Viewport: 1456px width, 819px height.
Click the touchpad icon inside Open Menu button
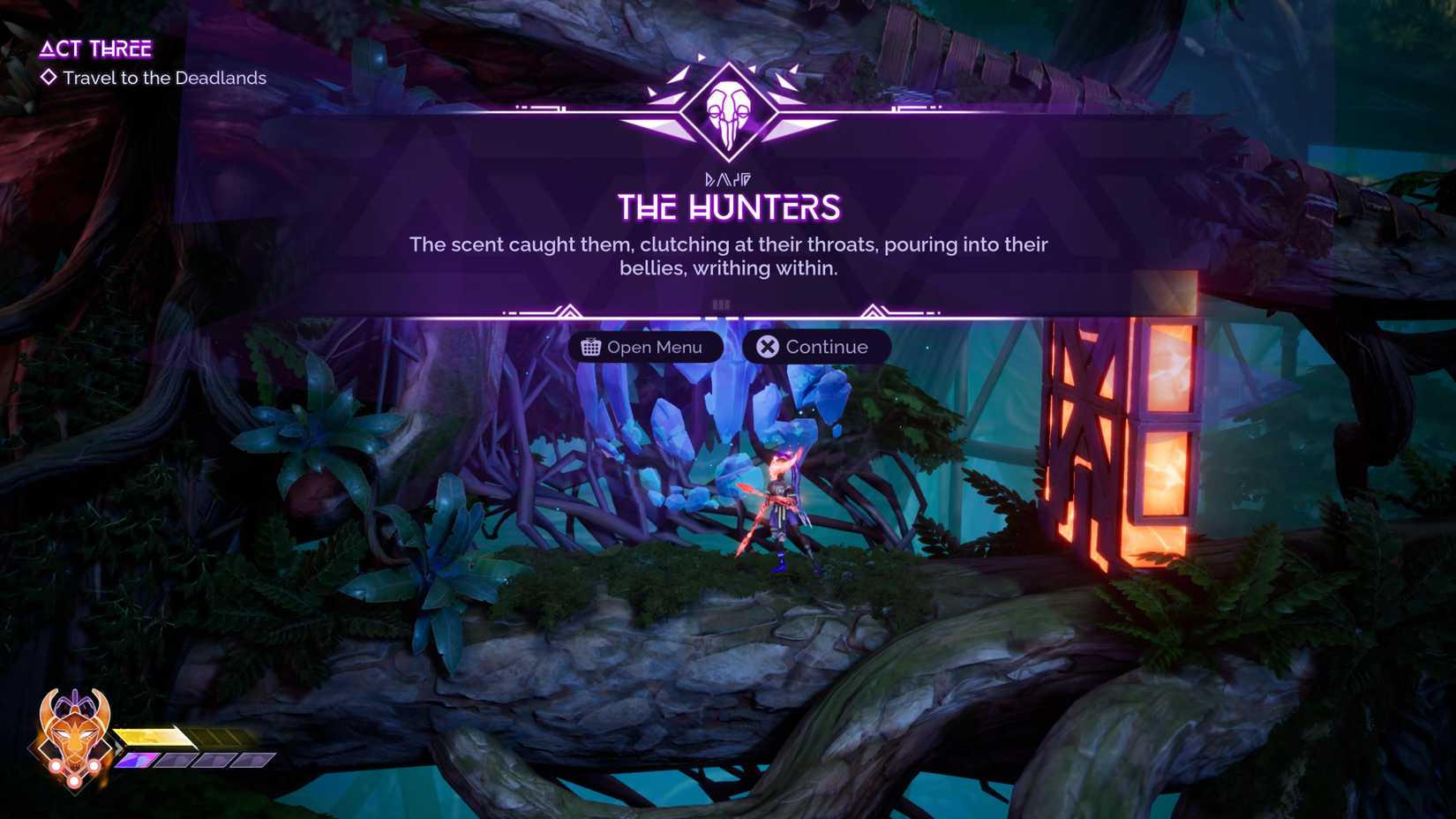coord(589,347)
